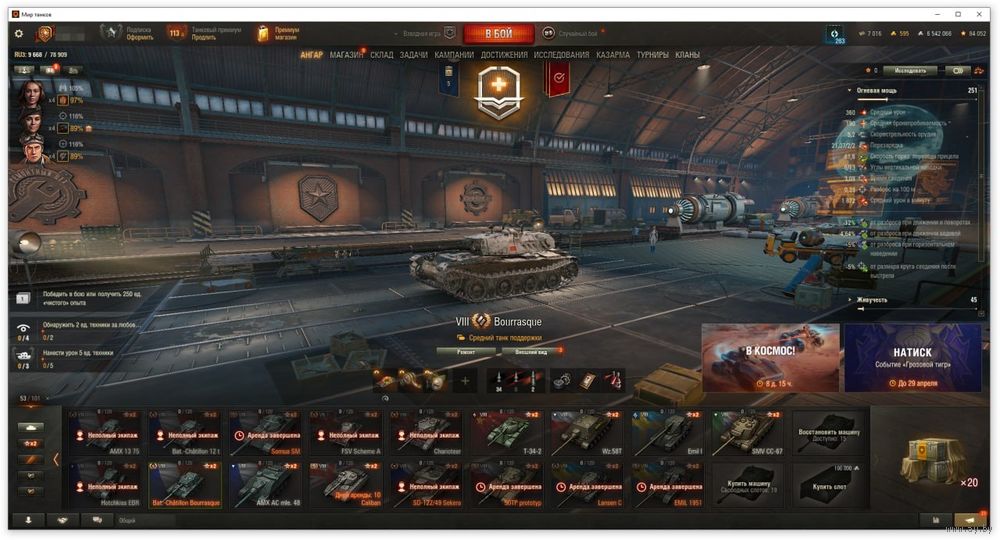1000x540 pixels.
Task: Start a battle with the В БОЙ button
Action: point(497,34)
